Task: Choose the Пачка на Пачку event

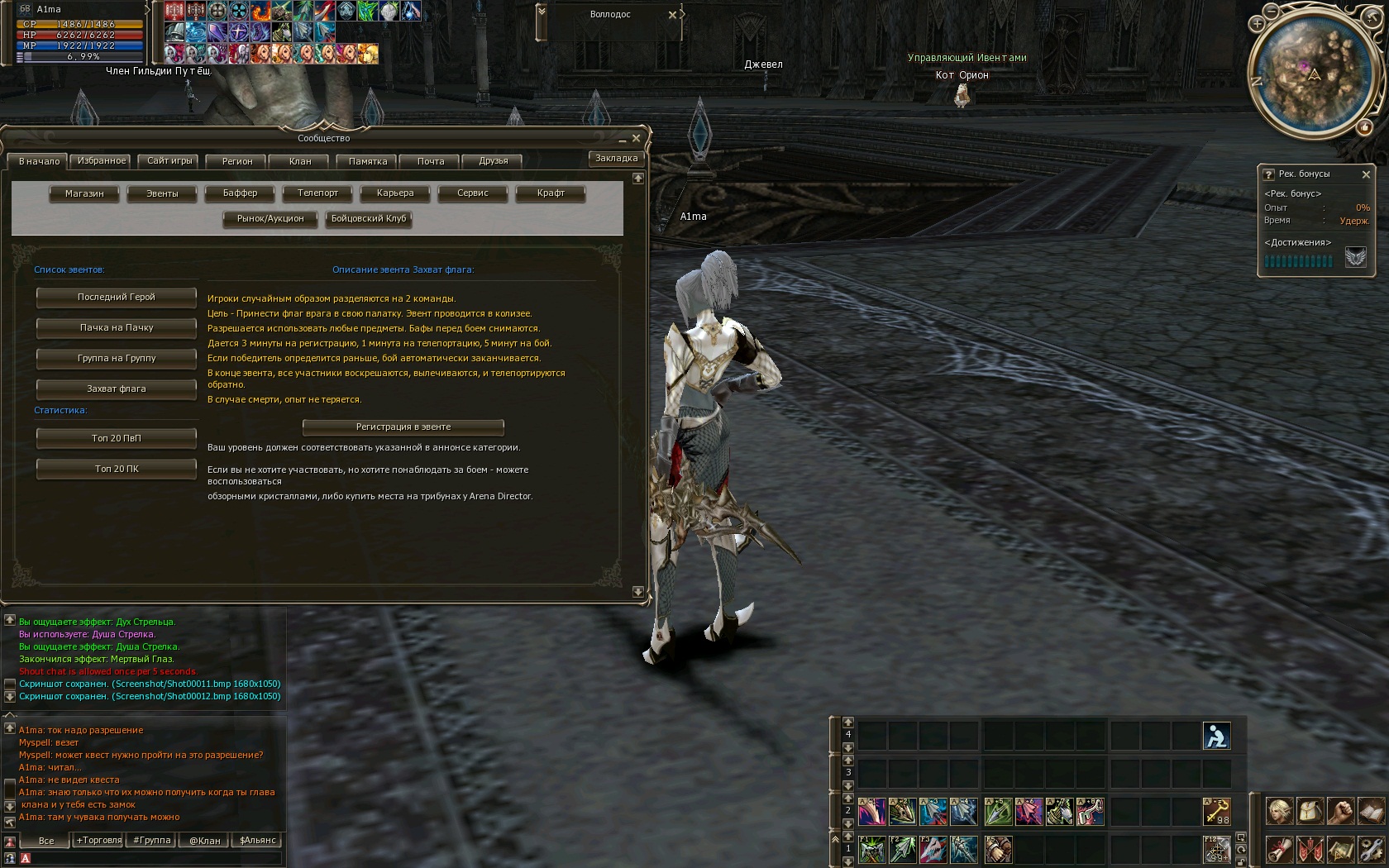Action: click(x=117, y=328)
